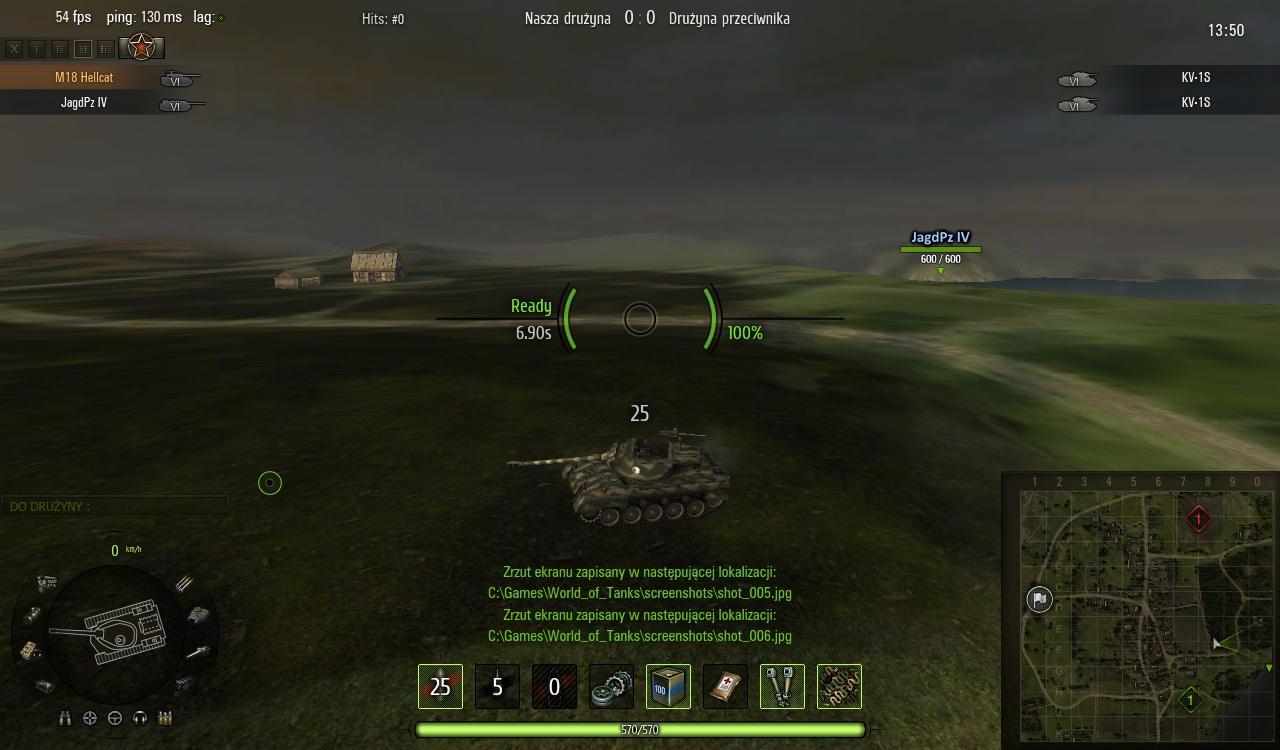Use the first aid kit consumable
The height and width of the screenshot is (750, 1280).
(725, 686)
